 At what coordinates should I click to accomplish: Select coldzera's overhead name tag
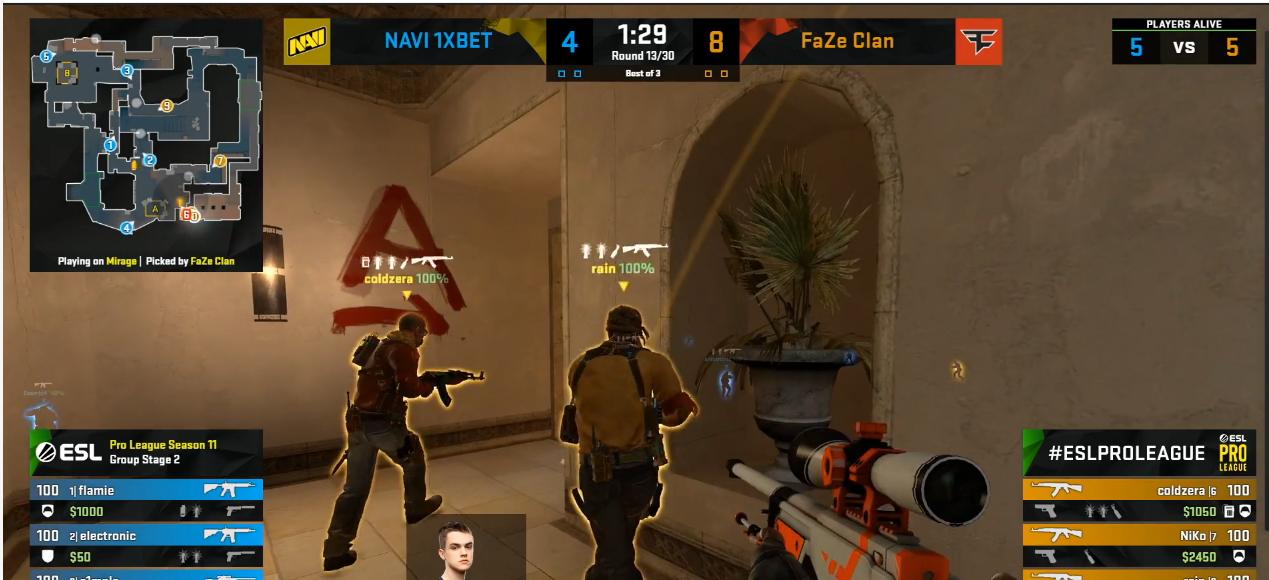click(405, 278)
